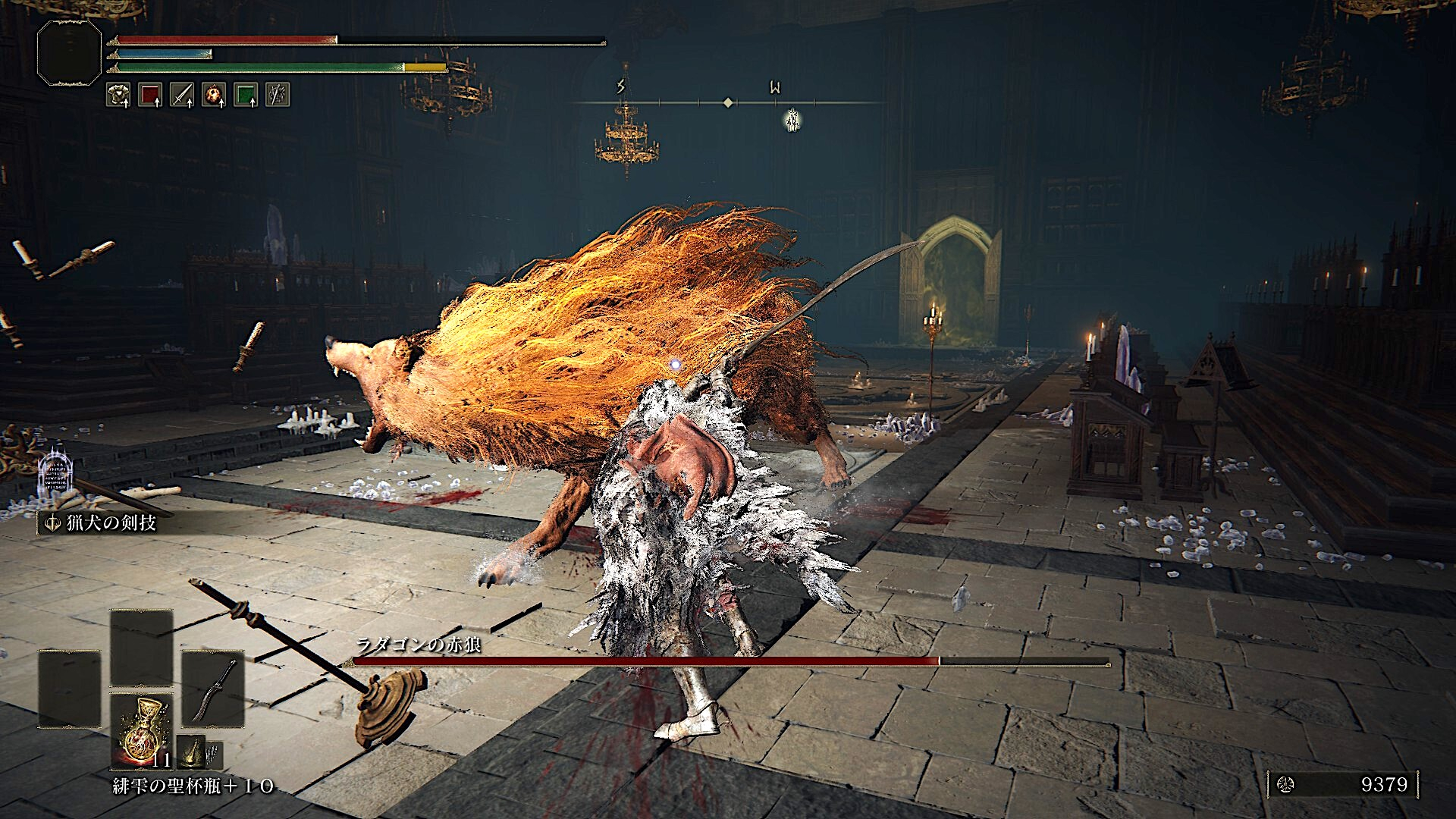This screenshot has height=819, width=1456.
Task: Click the octagonal character portrait frame
Action: click(69, 52)
